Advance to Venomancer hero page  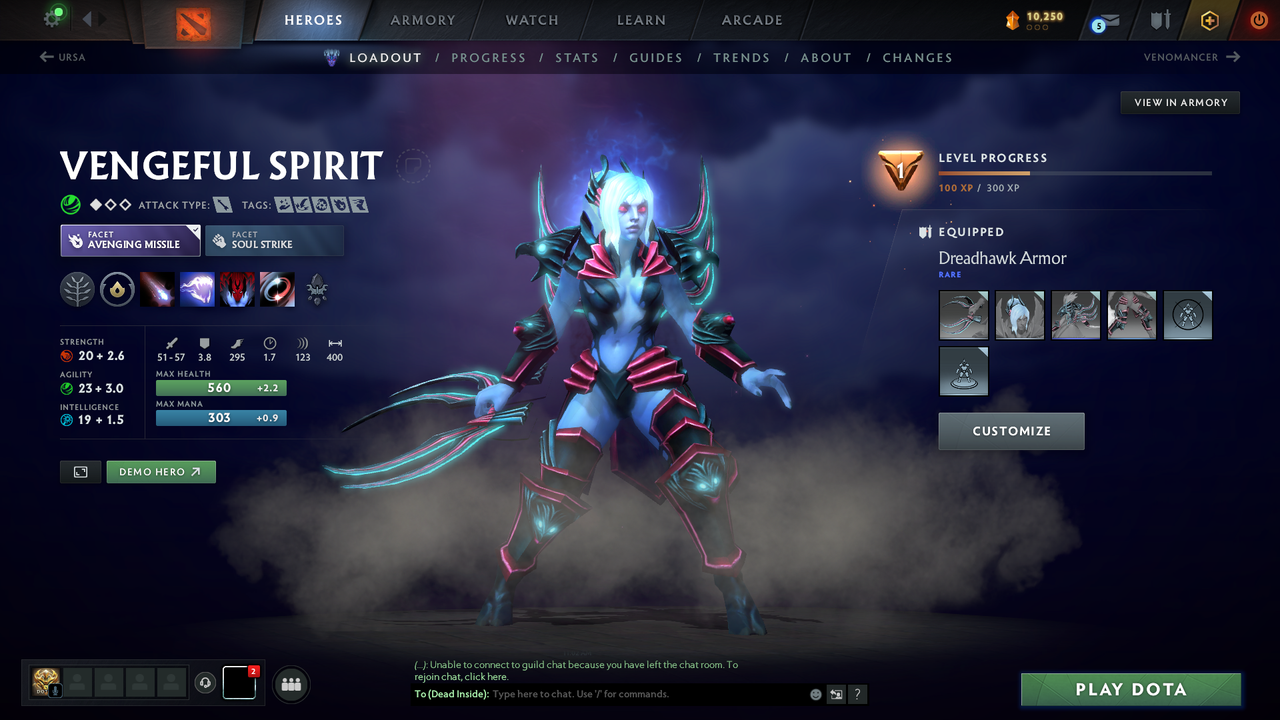(1190, 57)
